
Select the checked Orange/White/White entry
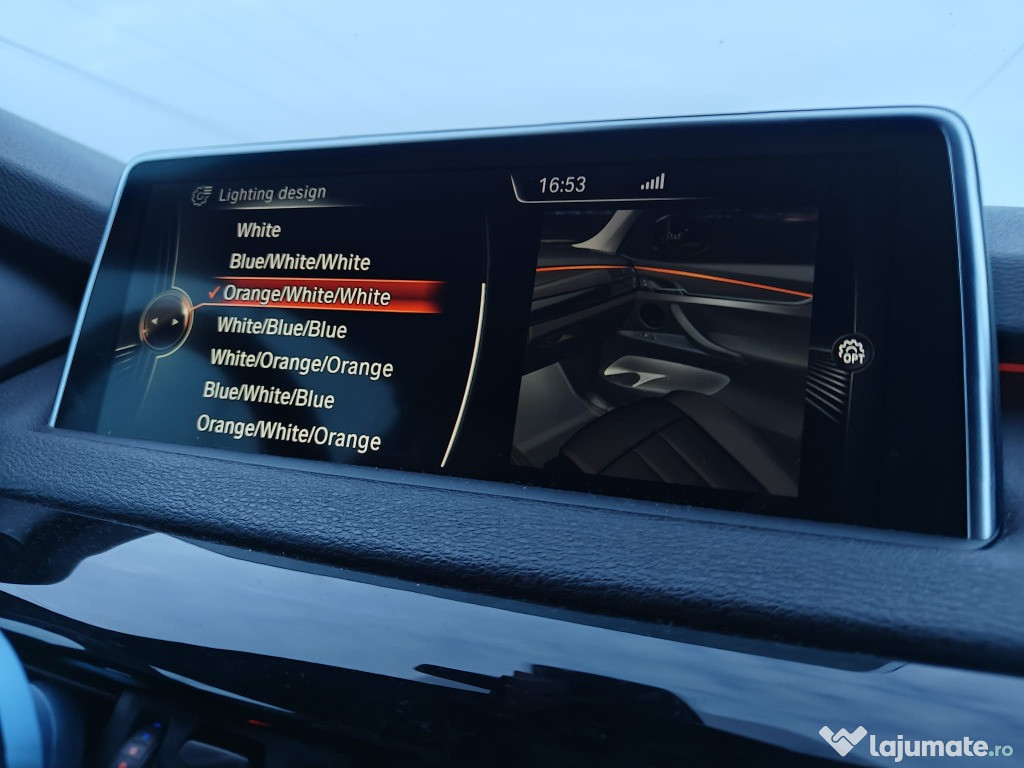coord(306,295)
